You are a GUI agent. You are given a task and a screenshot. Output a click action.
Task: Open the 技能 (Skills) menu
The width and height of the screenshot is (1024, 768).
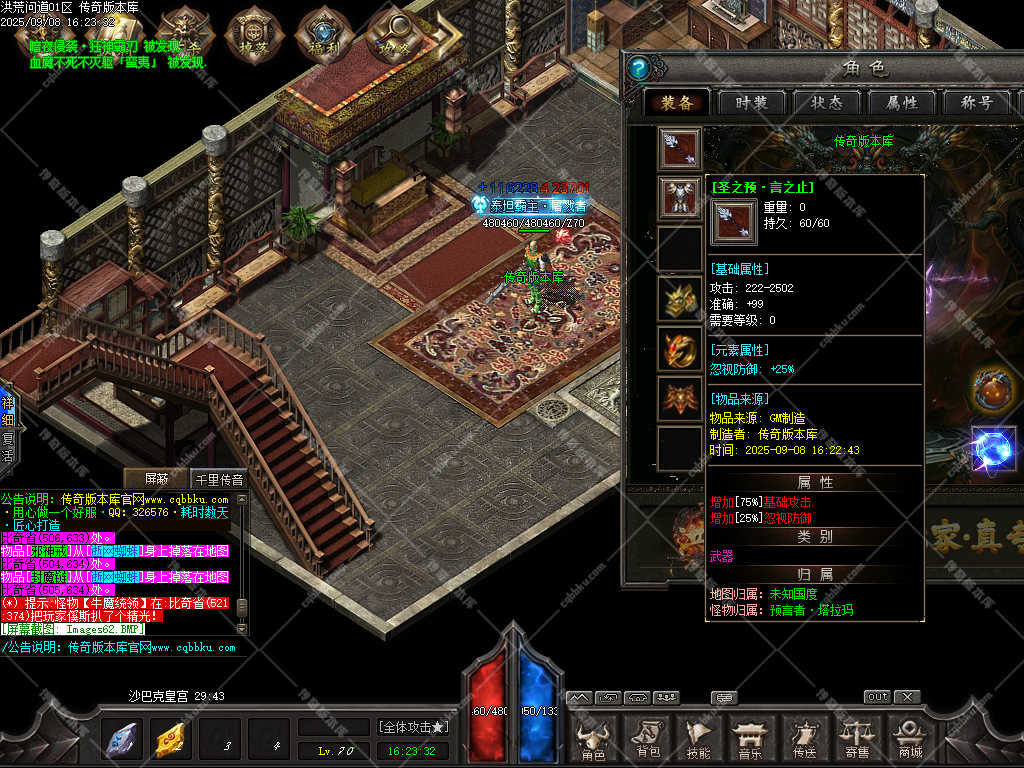pos(699,739)
